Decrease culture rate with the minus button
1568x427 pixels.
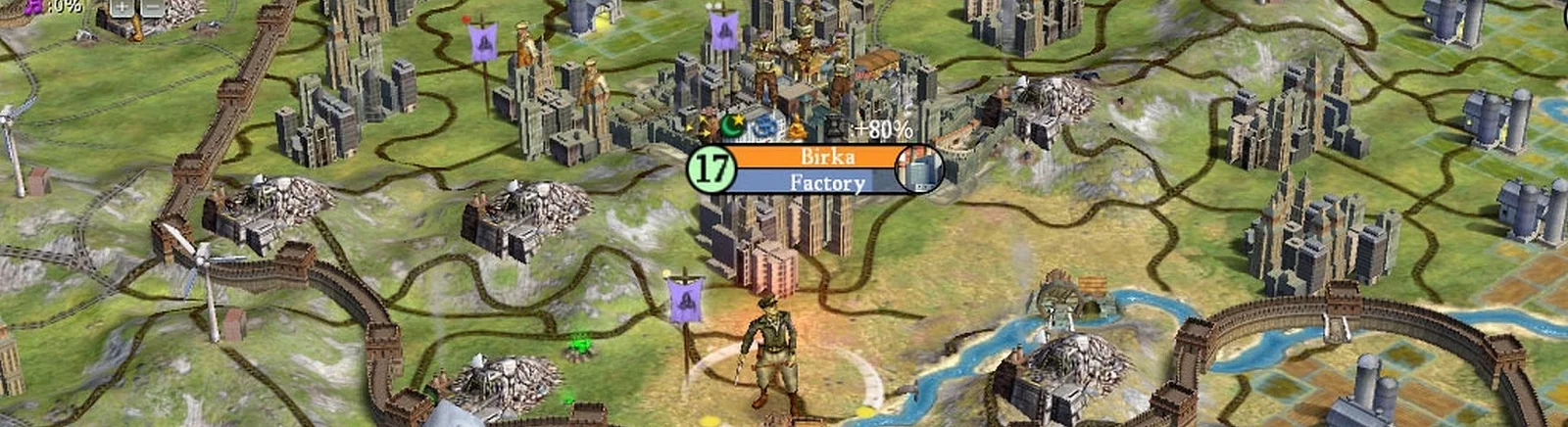click(152, 8)
